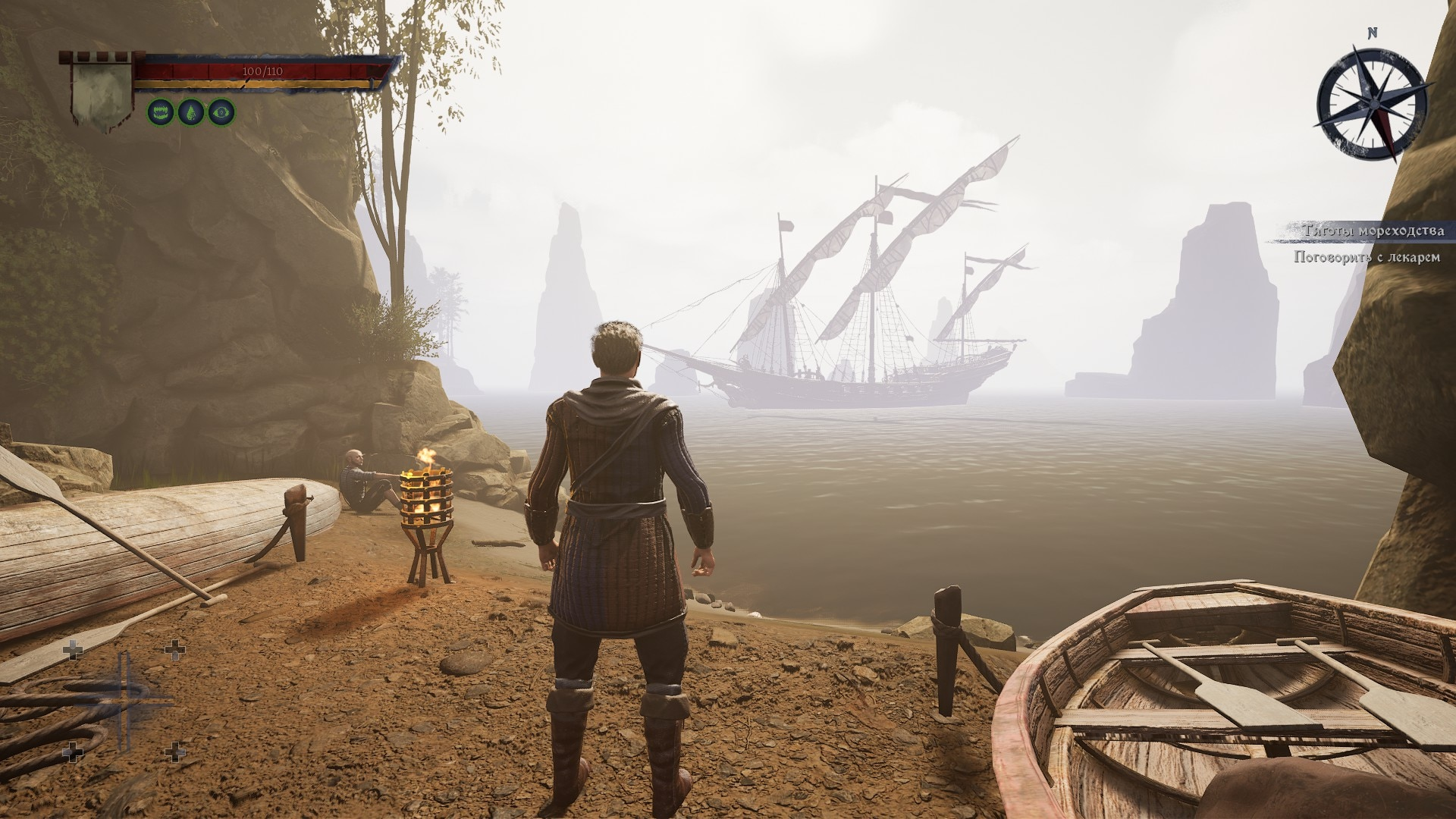Select the green droplet status icon

[x=191, y=113]
